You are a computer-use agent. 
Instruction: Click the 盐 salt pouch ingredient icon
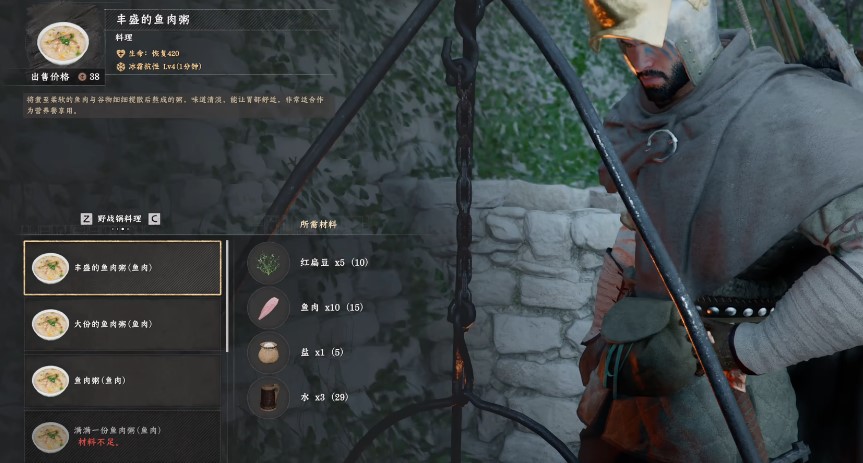pyautogui.click(x=268, y=353)
